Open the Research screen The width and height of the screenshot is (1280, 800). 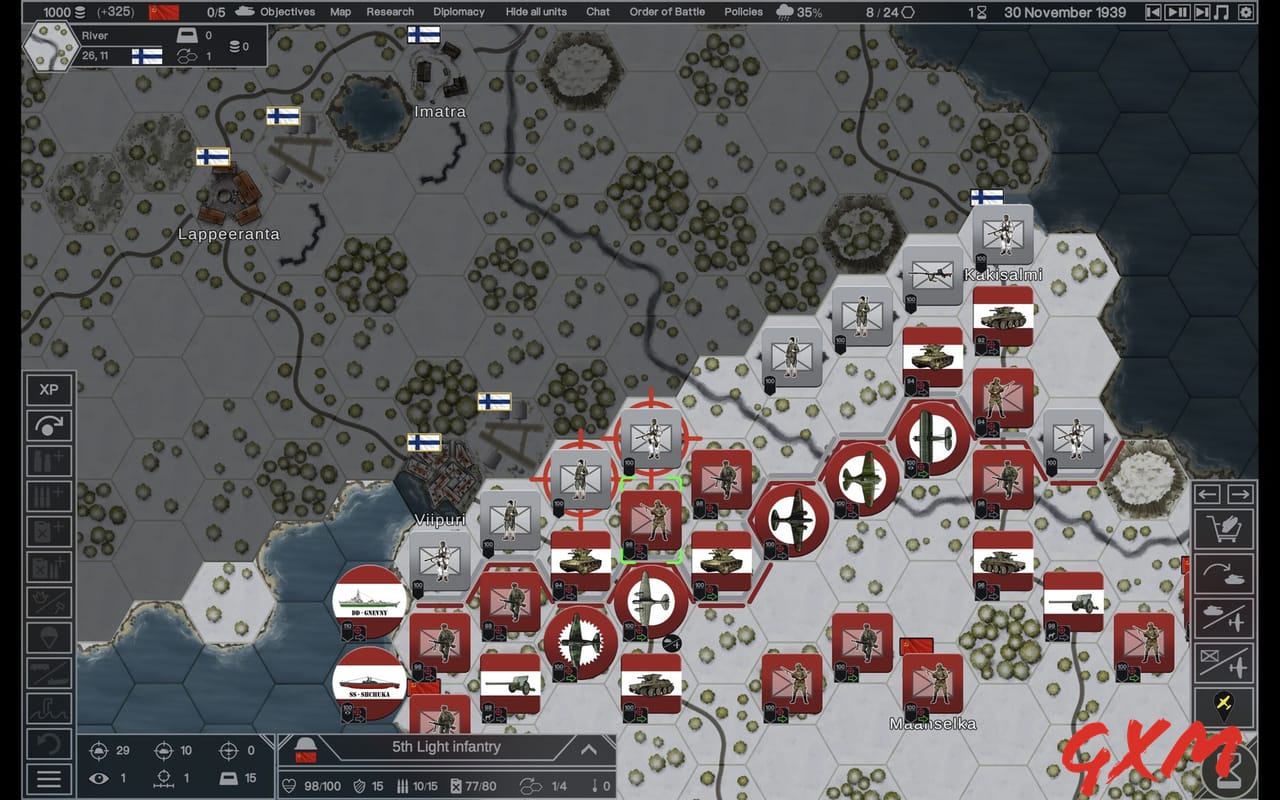coord(389,12)
